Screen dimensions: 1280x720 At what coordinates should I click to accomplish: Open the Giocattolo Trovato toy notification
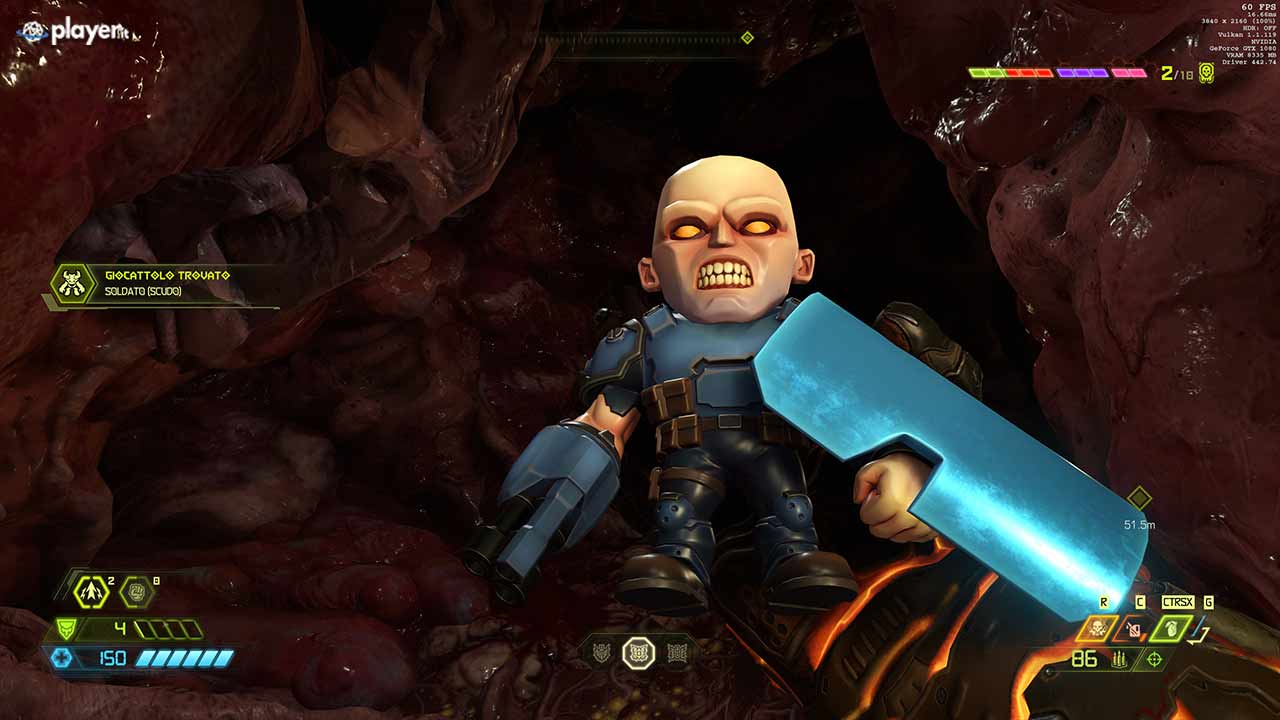[160, 284]
